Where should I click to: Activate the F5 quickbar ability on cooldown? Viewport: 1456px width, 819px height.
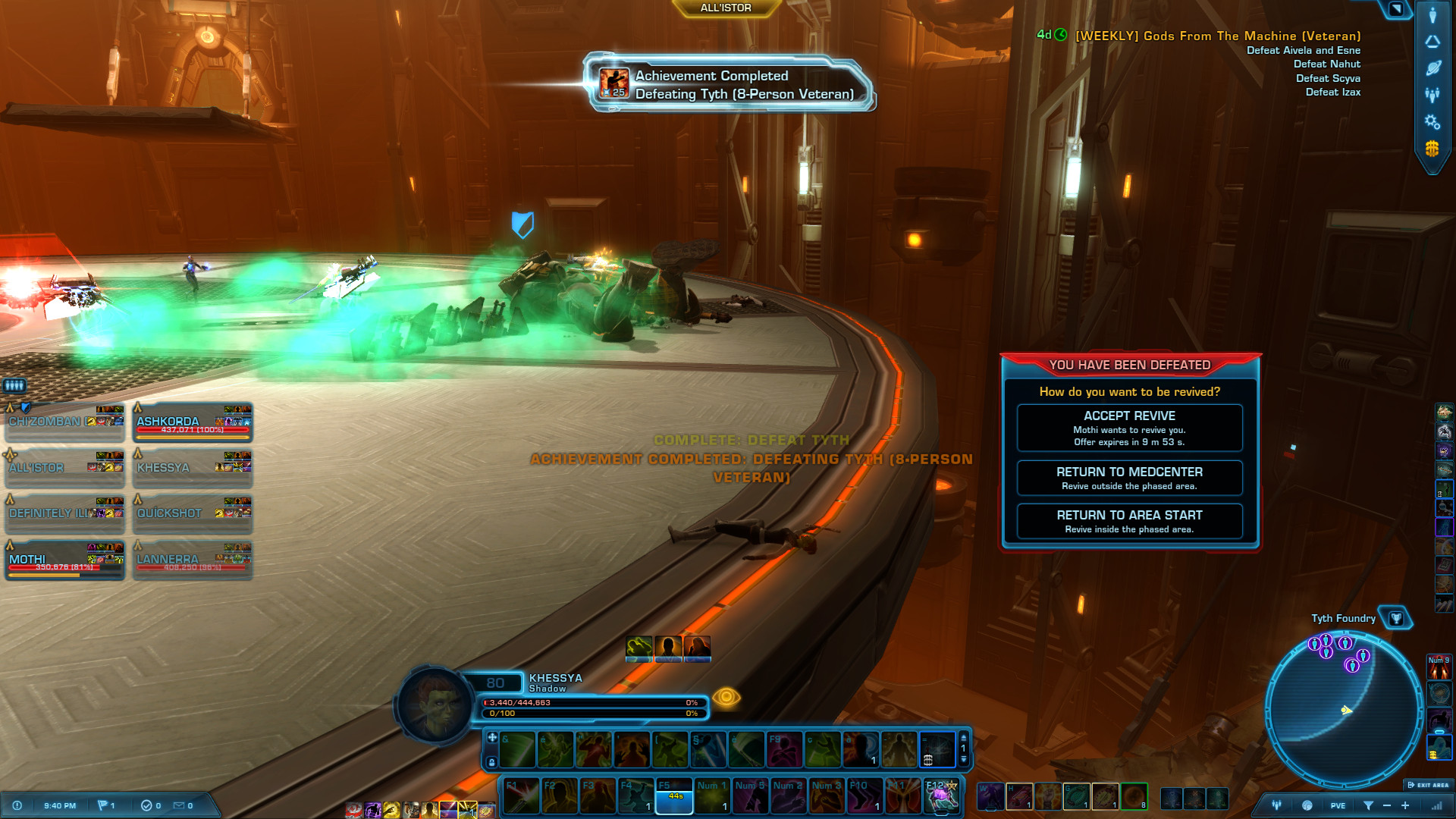(674, 795)
